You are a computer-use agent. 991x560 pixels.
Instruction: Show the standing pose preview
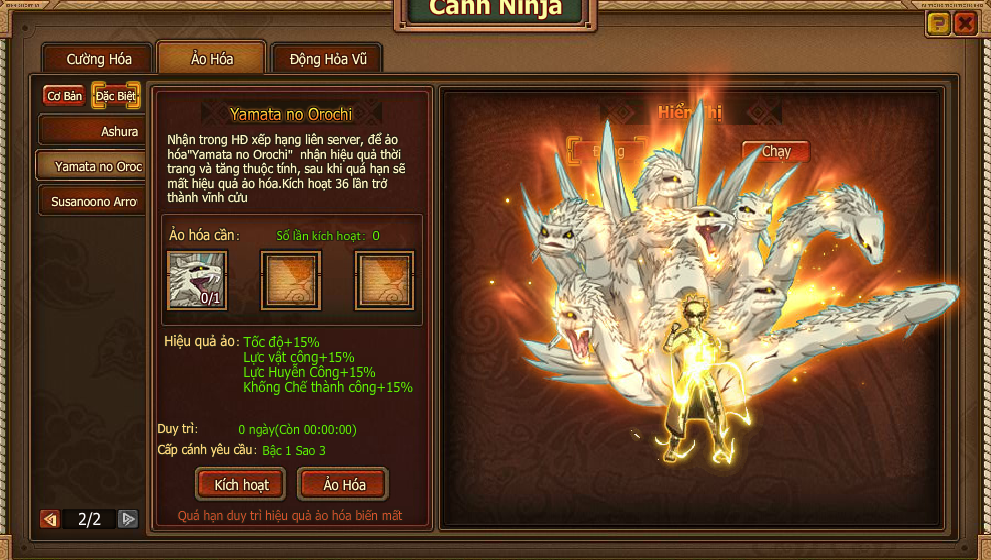click(608, 151)
